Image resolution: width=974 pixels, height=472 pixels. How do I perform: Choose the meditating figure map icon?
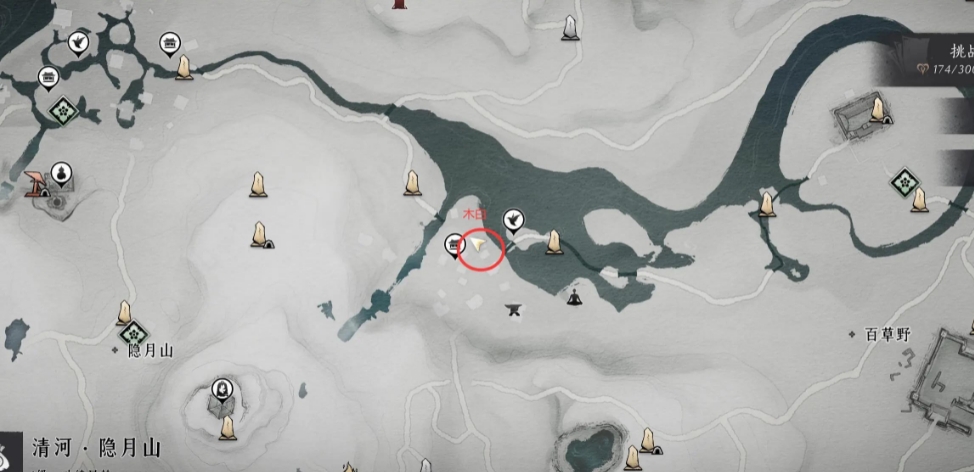575,296
